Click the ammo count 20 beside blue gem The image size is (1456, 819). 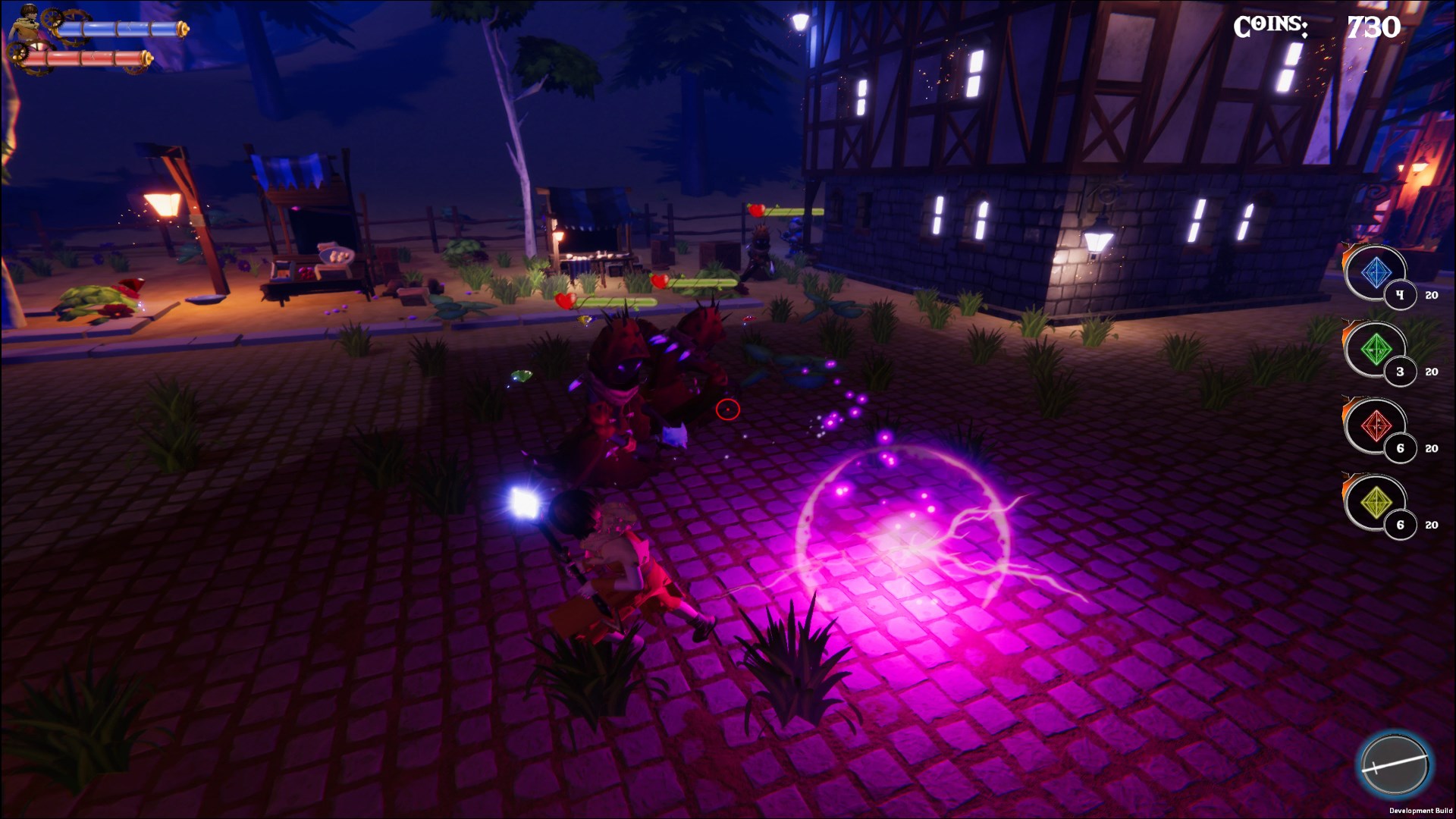1433,297
